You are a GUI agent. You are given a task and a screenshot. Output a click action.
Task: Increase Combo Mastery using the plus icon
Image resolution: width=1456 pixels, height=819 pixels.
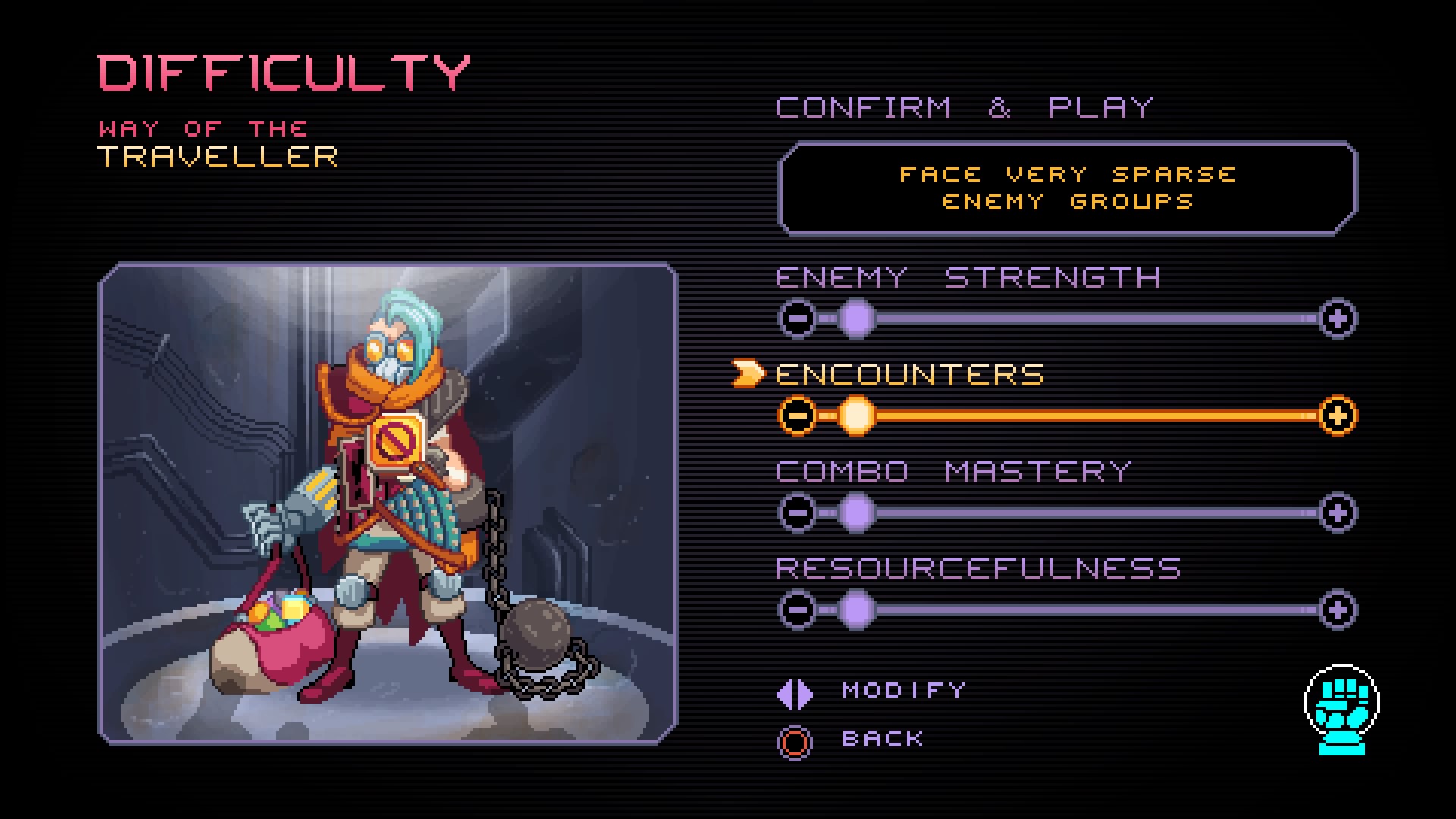(x=1337, y=512)
